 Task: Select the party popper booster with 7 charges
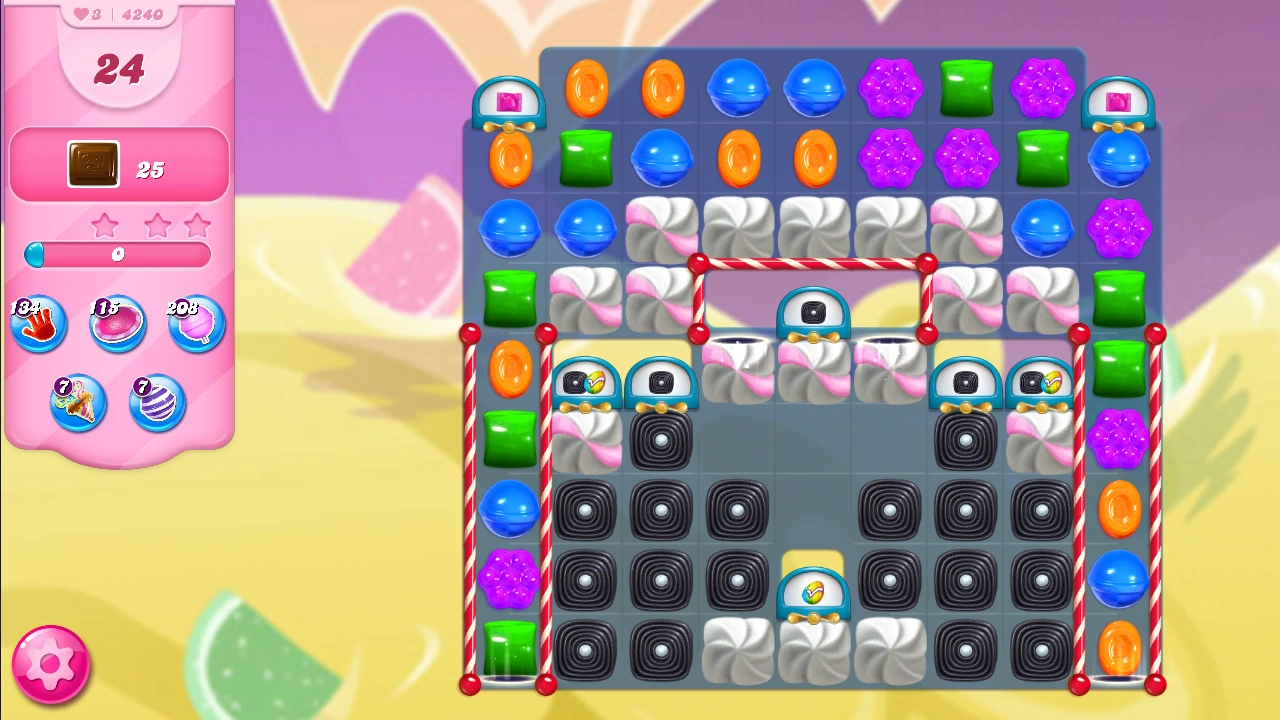78,402
